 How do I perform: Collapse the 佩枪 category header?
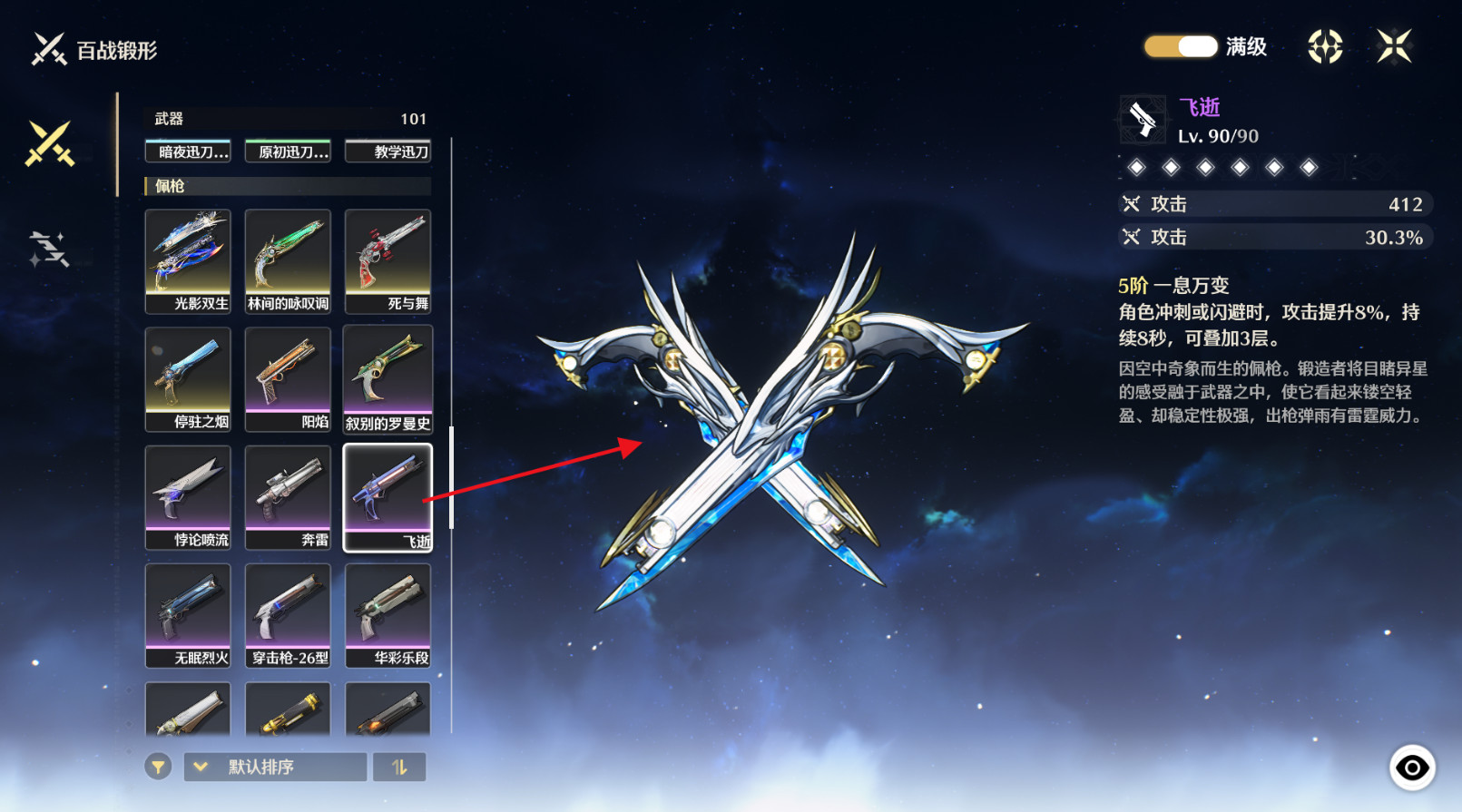[288, 186]
